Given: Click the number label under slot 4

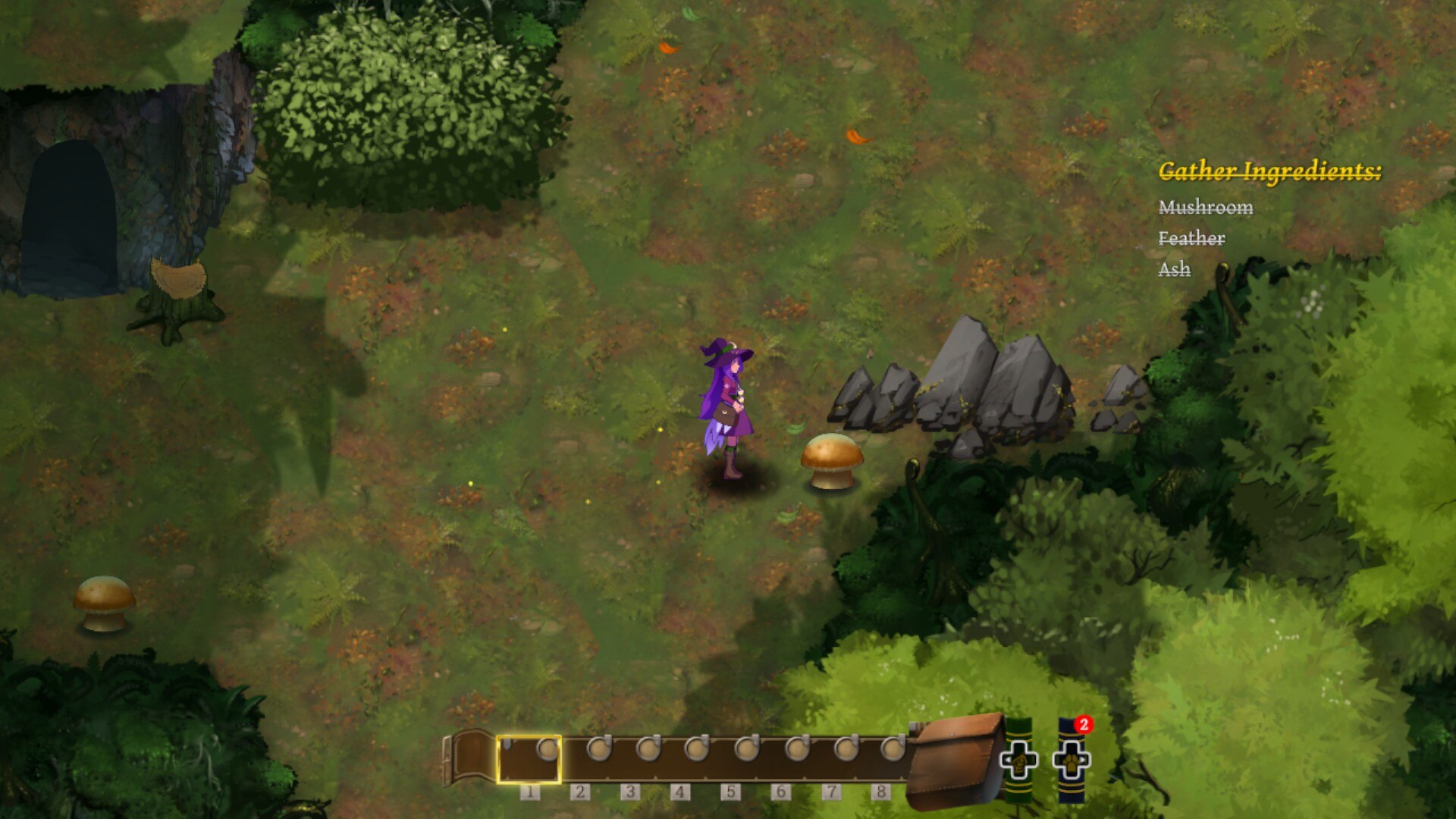Looking at the screenshot, I should coord(679,791).
